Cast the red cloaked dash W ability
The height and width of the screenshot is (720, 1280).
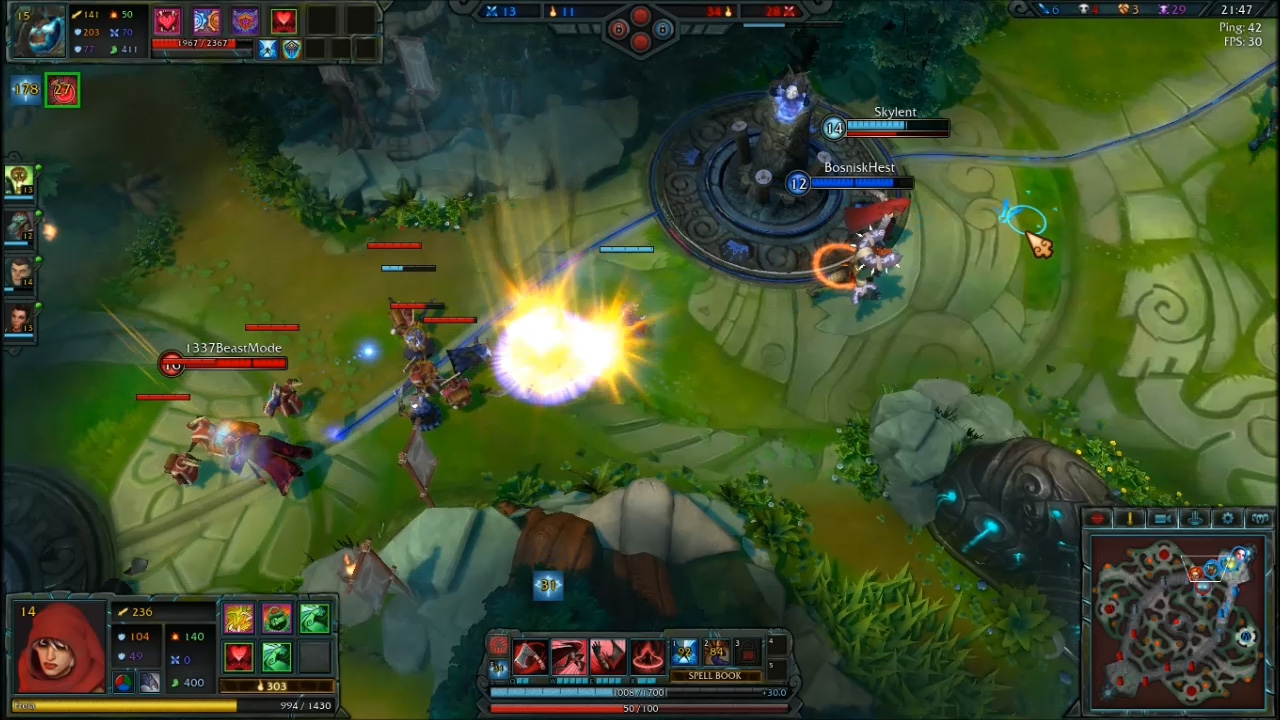[569, 657]
